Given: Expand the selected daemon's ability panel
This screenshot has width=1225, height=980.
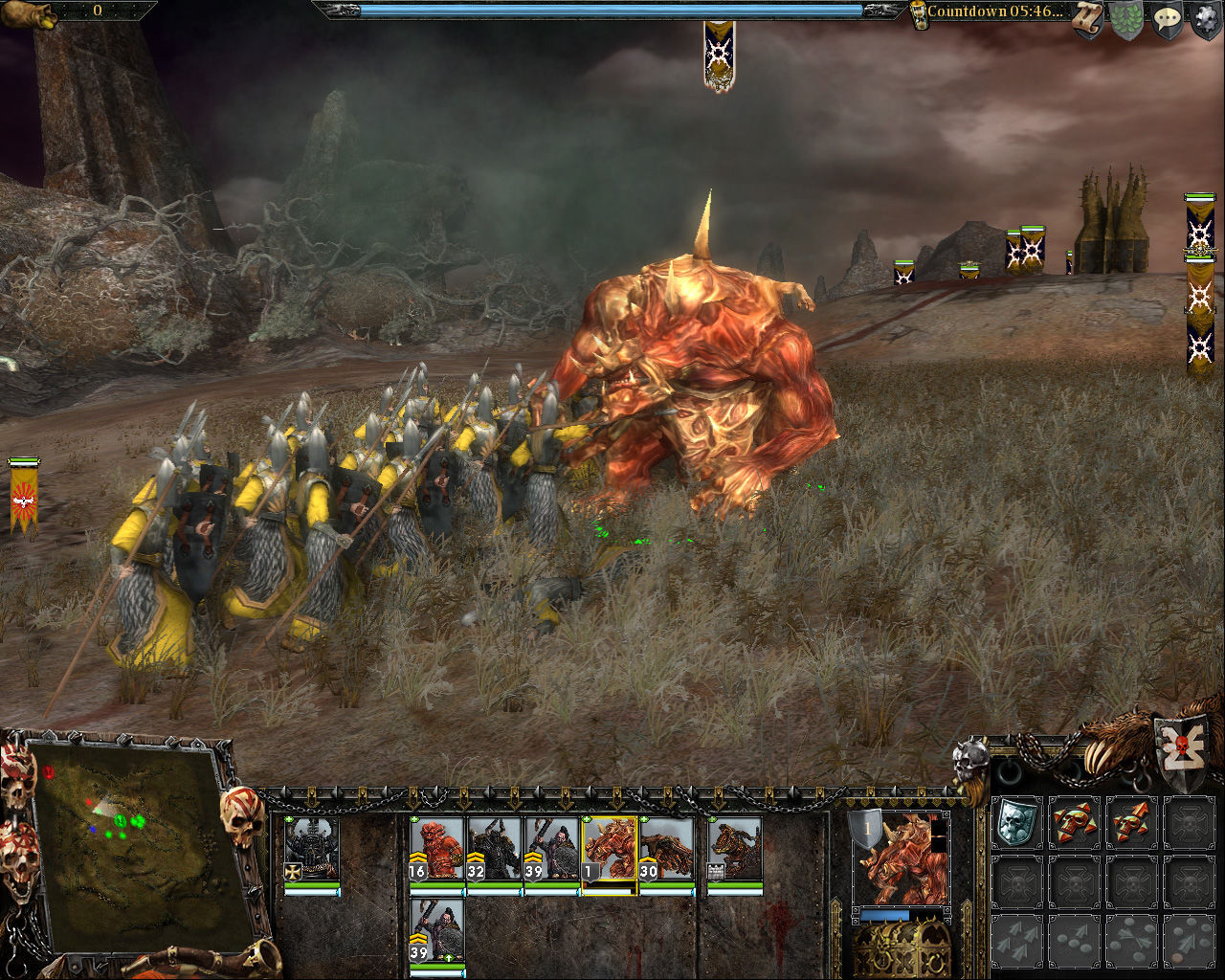Looking at the screenshot, I should click(x=587, y=819).
